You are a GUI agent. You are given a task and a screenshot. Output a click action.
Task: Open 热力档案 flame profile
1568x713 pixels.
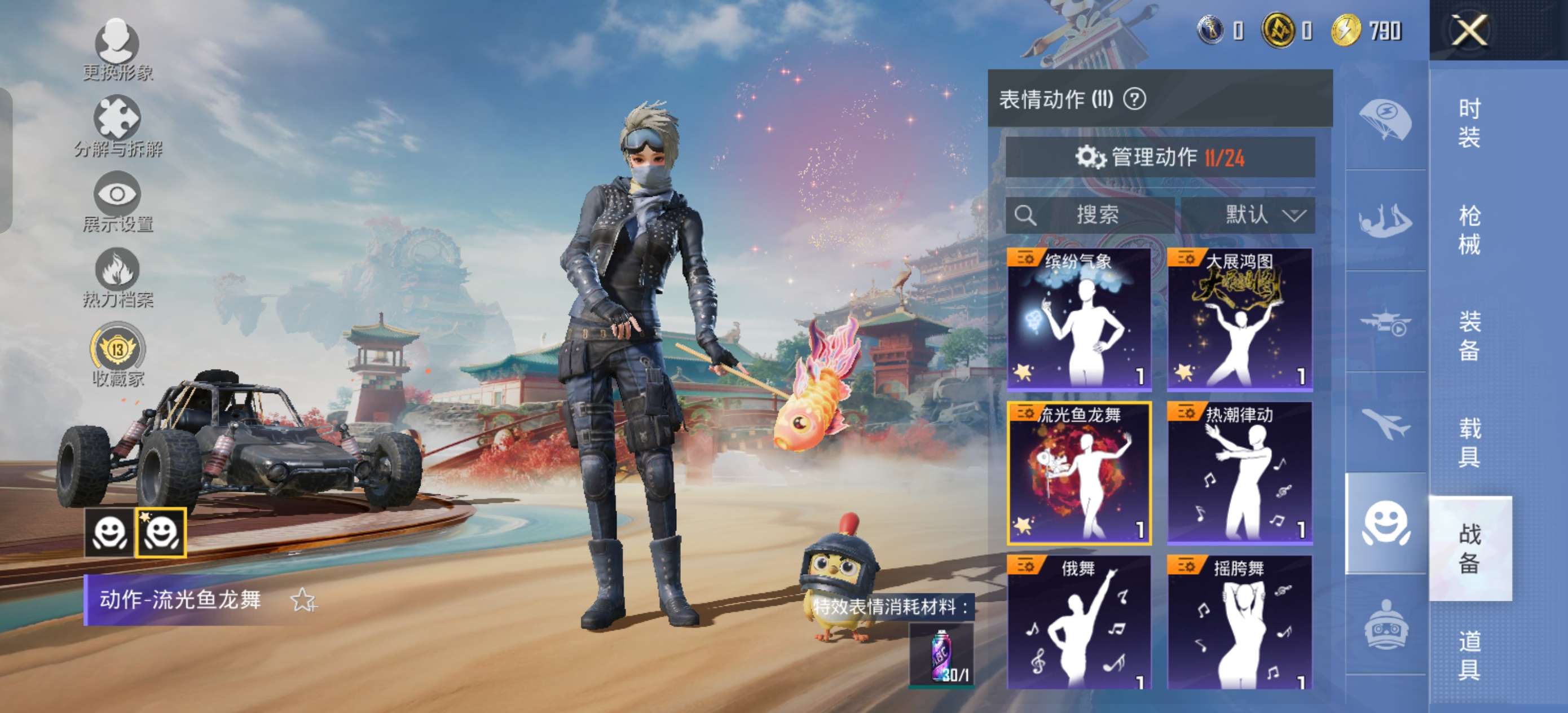(117, 278)
